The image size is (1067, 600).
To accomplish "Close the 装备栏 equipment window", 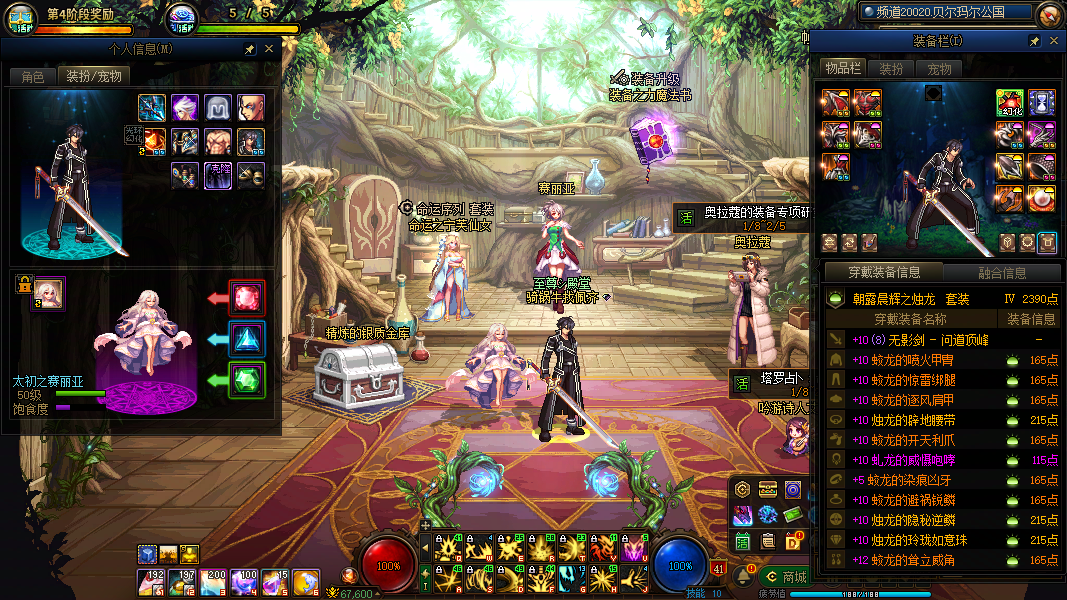I will click(1053, 41).
